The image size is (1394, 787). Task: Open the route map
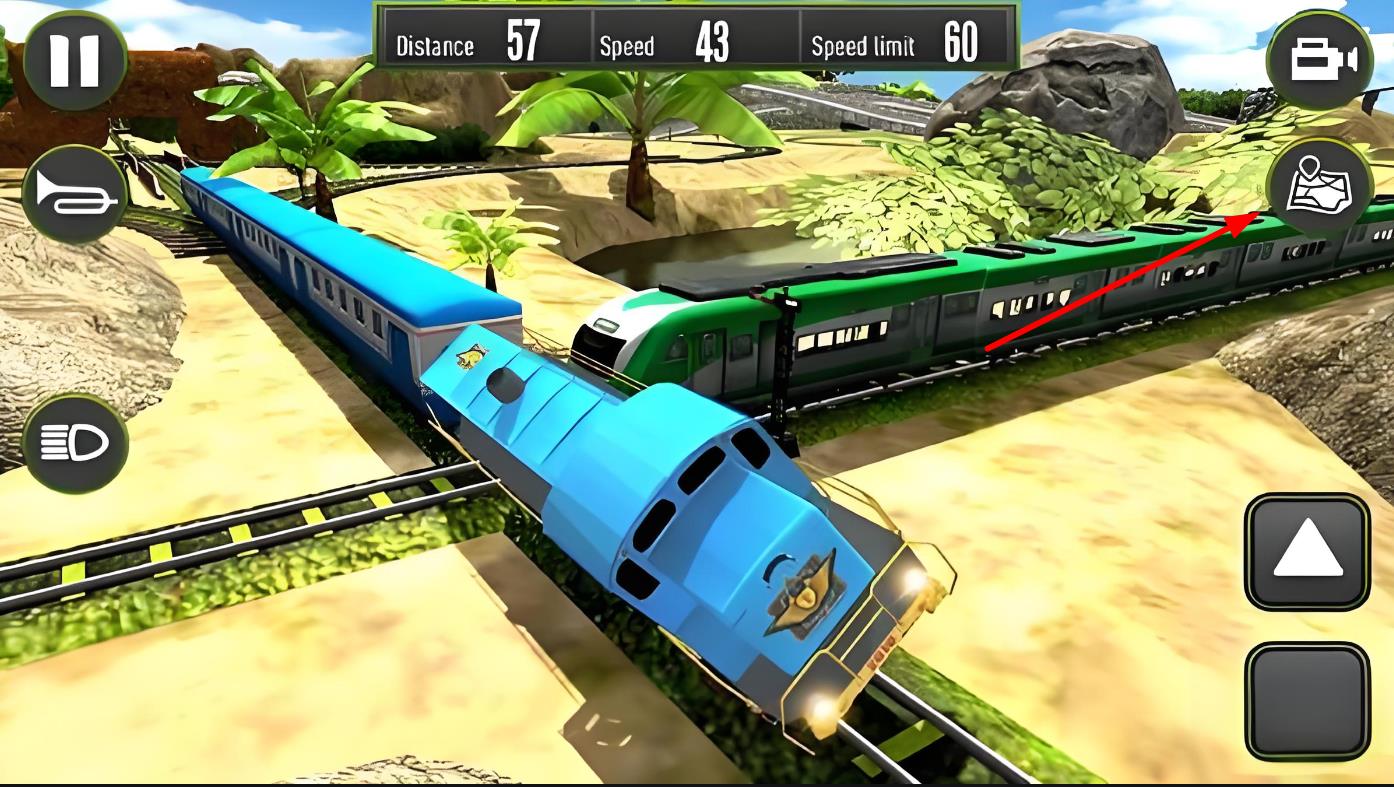[x=1318, y=188]
